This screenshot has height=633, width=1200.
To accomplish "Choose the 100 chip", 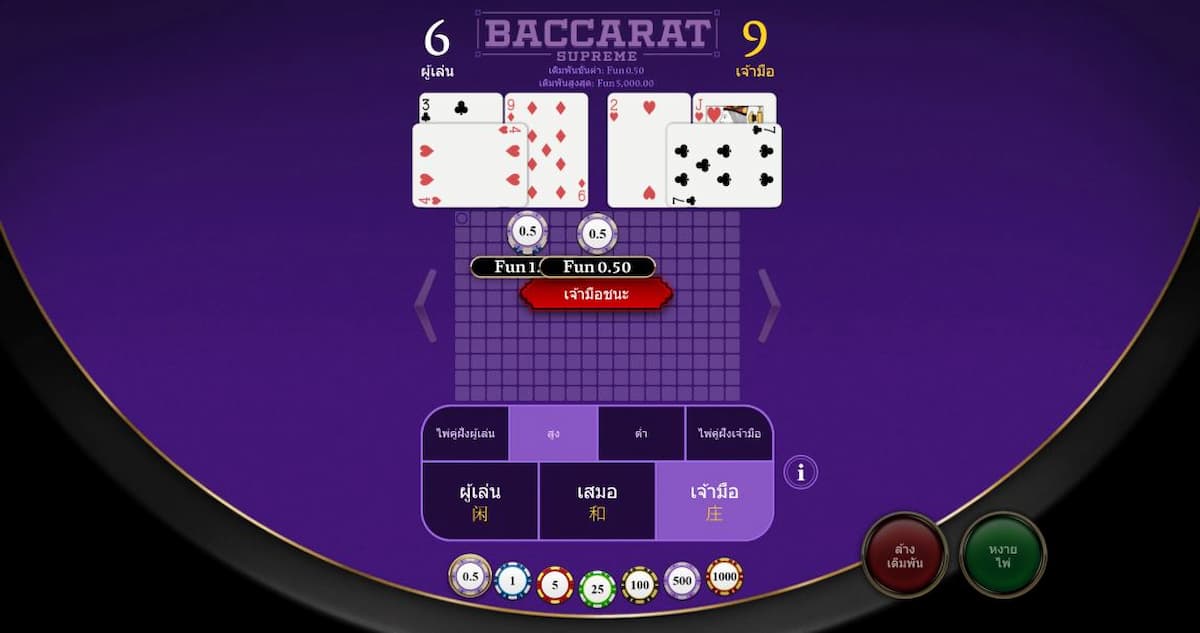I will click(x=640, y=585).
